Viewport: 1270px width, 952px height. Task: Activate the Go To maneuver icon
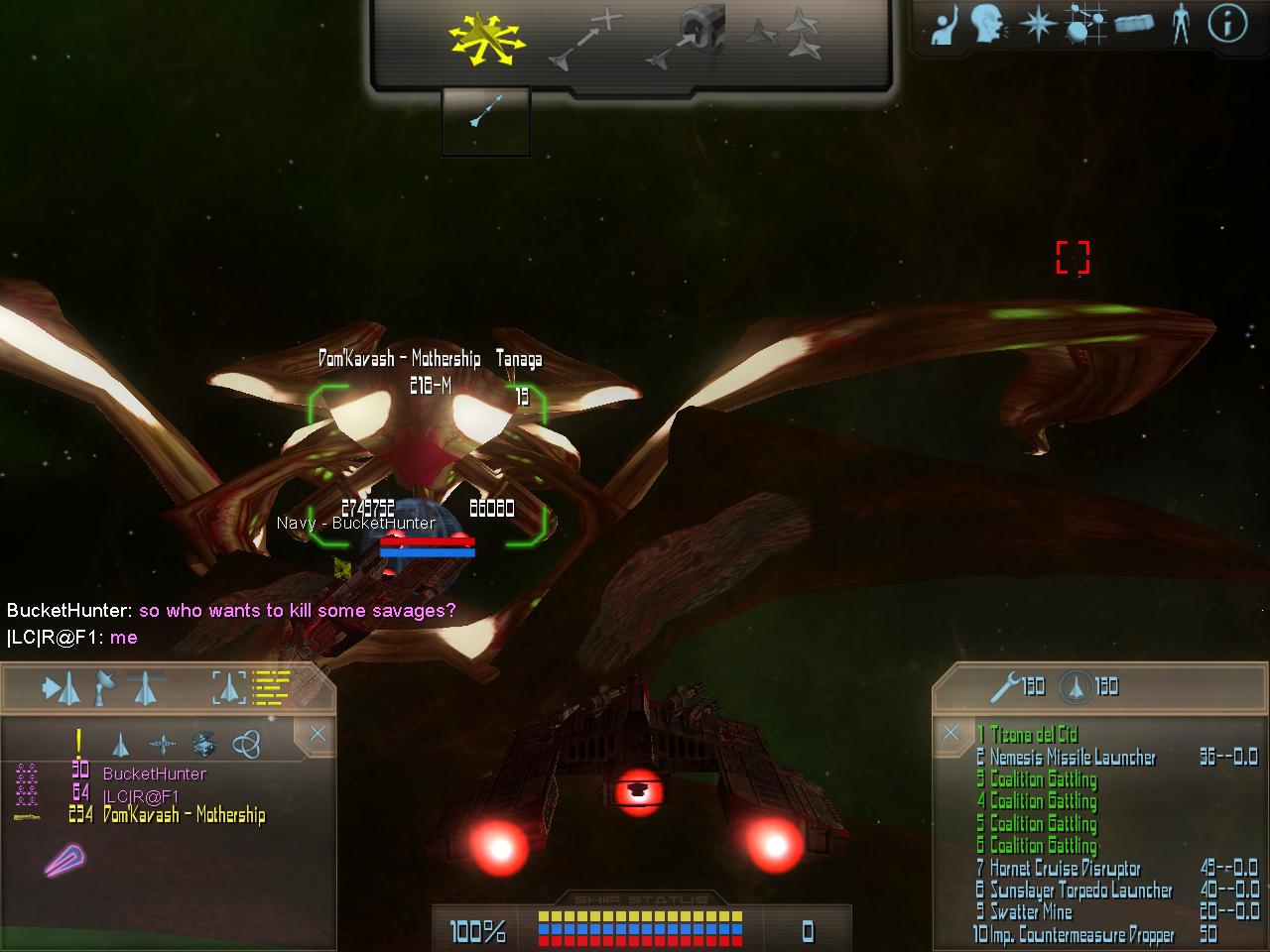click(x=586, y=42)
